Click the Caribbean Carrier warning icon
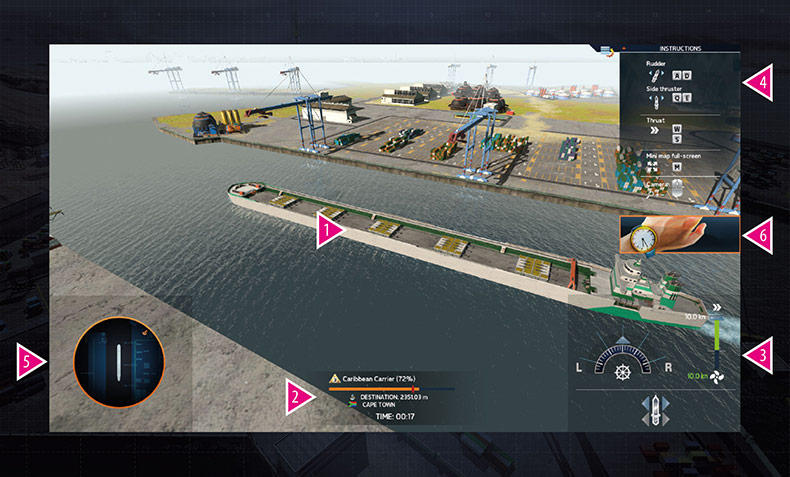This screenshot has height=477, width=790. (x=334, y=380)
